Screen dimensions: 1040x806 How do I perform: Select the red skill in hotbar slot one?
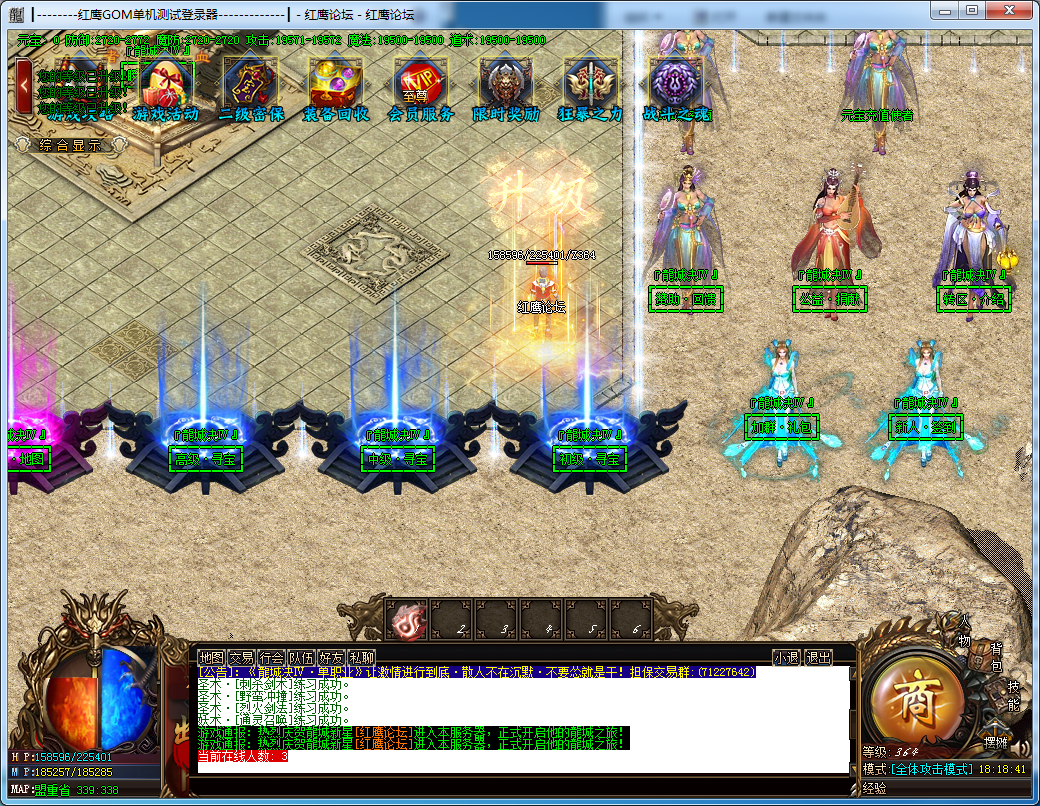408,620
